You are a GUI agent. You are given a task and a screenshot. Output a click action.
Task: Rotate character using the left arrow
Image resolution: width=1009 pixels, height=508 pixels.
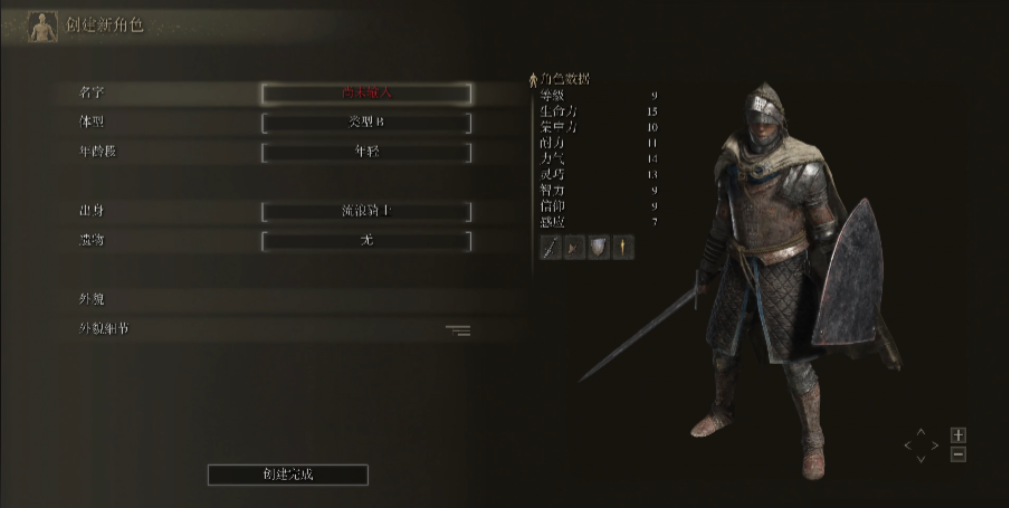[908, 445]
